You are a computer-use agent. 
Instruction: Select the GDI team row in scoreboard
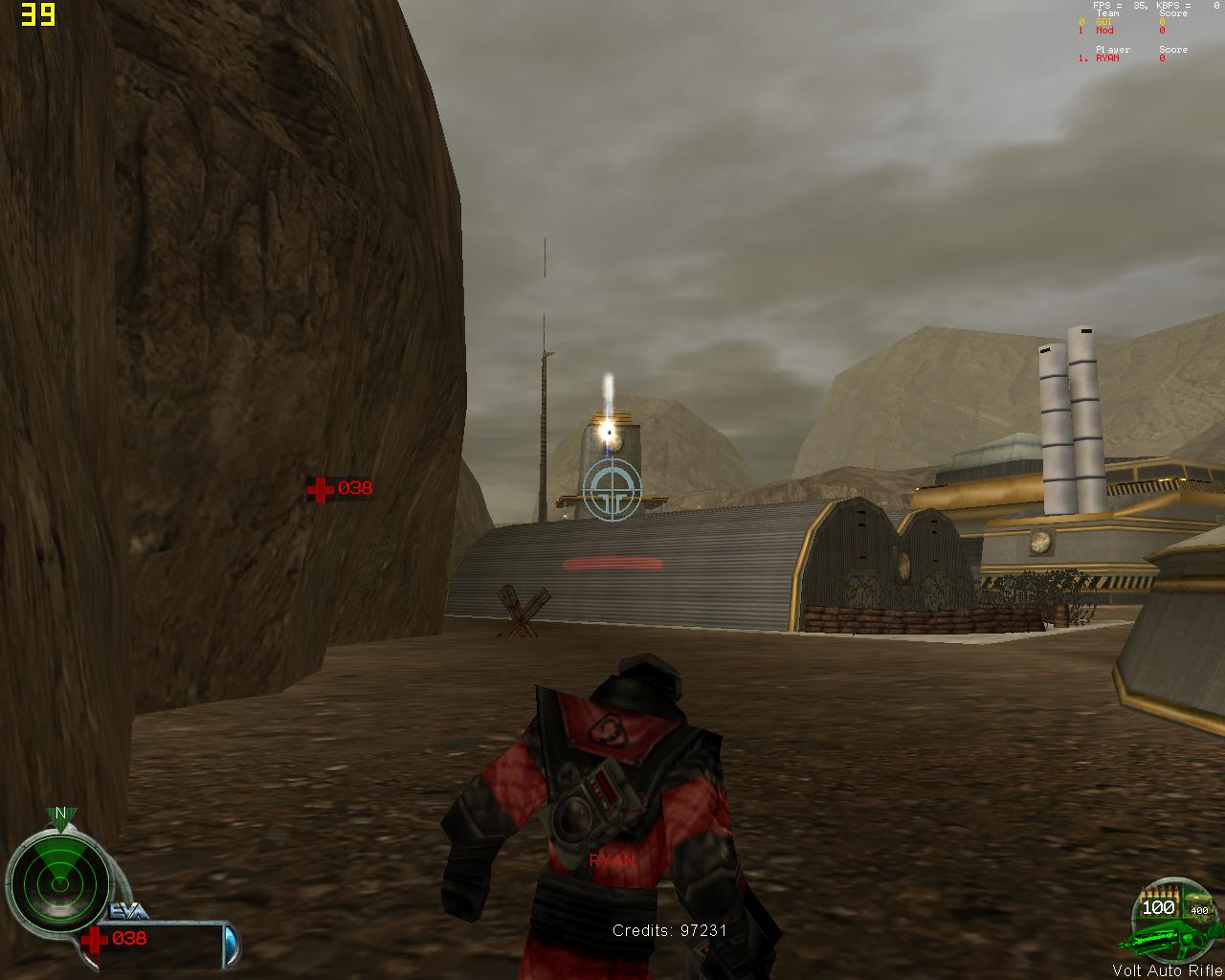1120,22
